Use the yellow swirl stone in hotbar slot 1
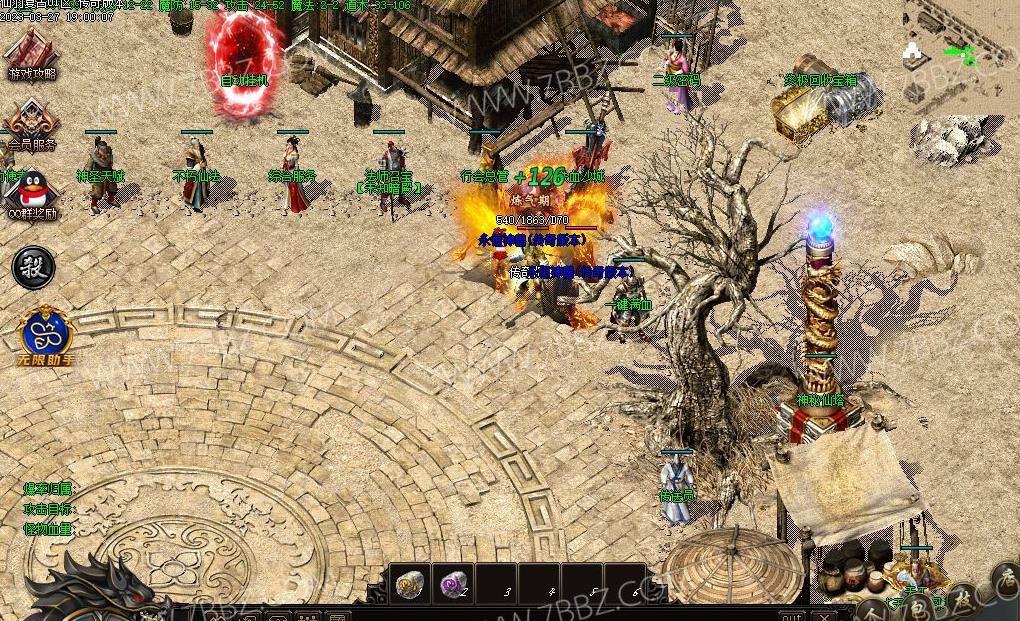 point(411,585)
